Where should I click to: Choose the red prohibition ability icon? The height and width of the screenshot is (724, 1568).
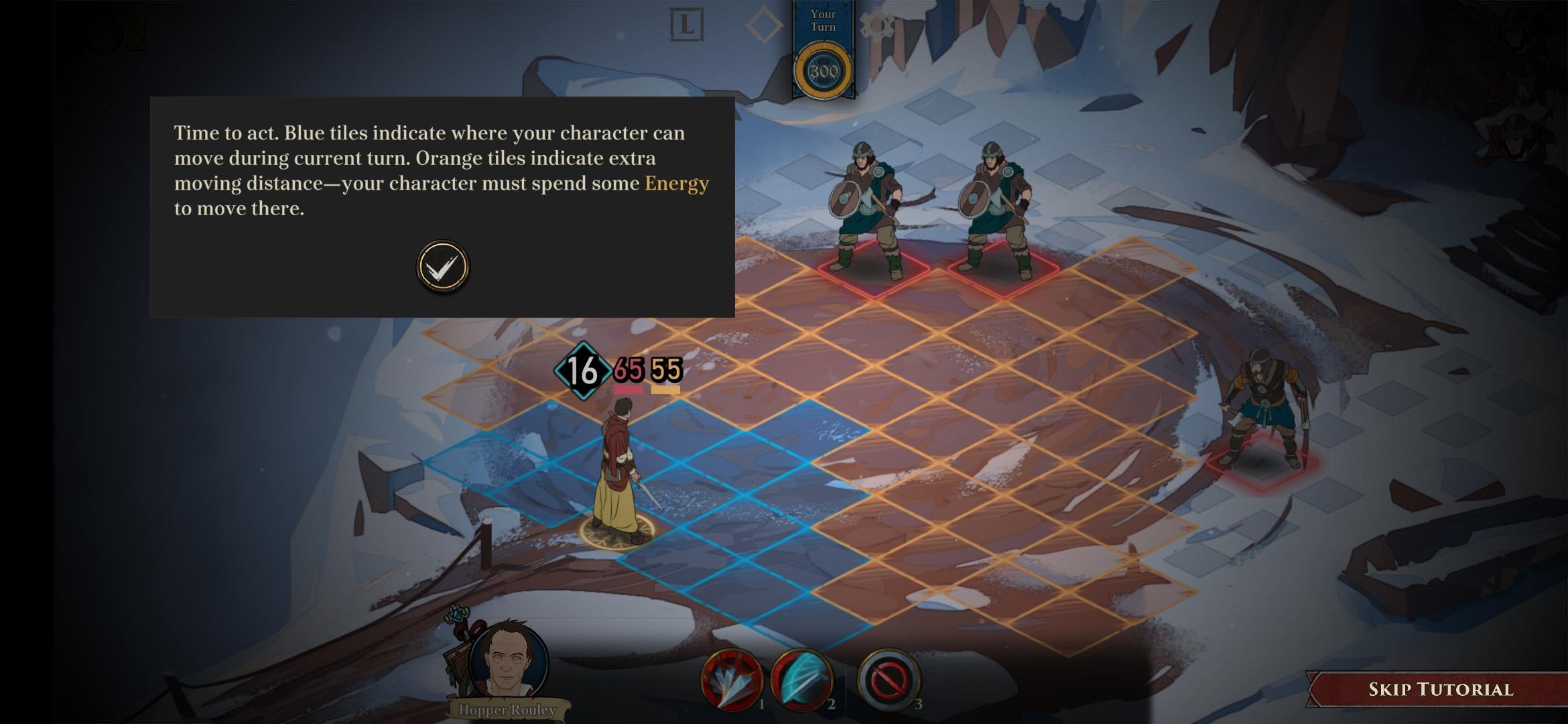[889, 680]
